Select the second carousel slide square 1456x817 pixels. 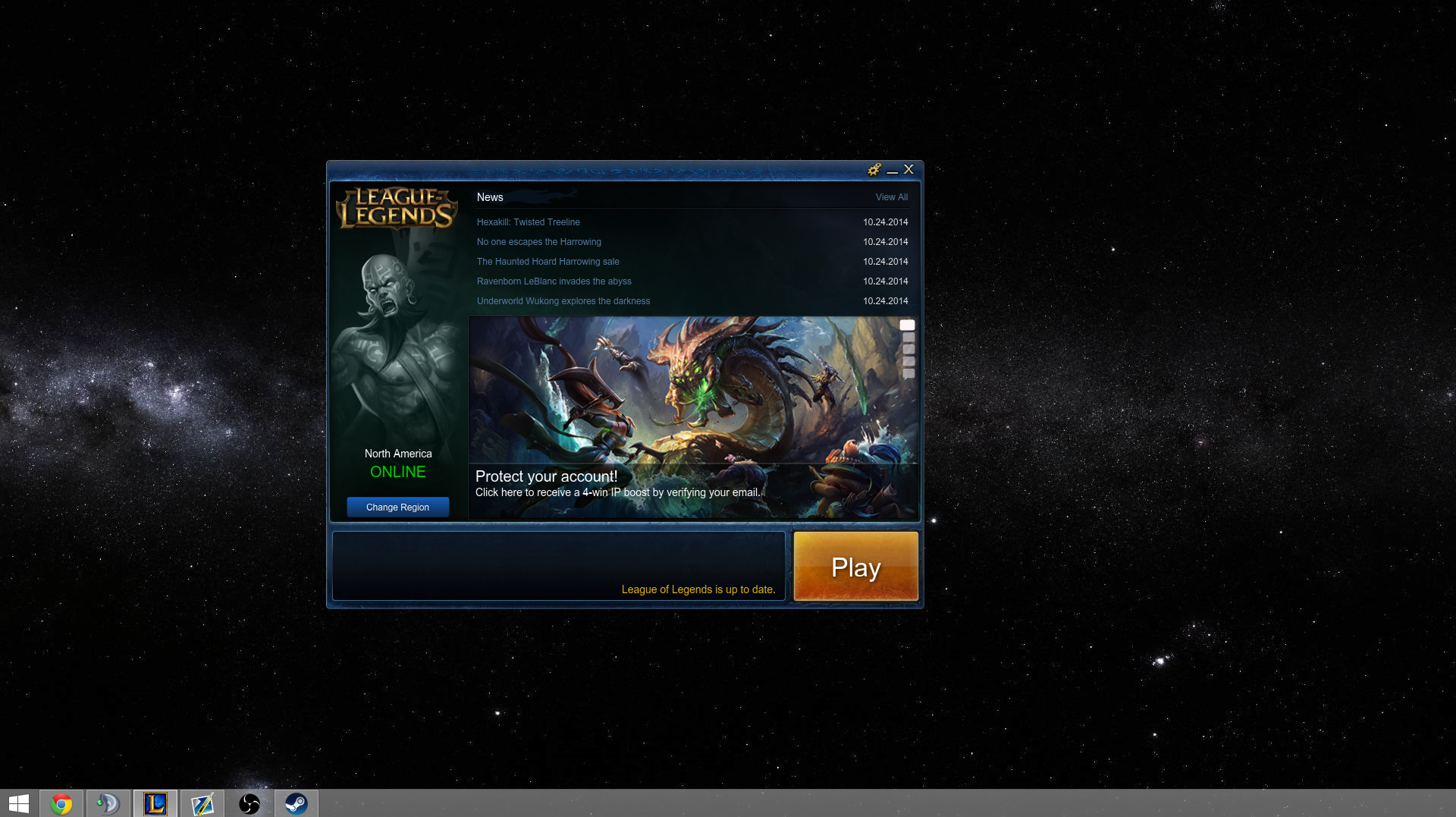click(908, 336)
